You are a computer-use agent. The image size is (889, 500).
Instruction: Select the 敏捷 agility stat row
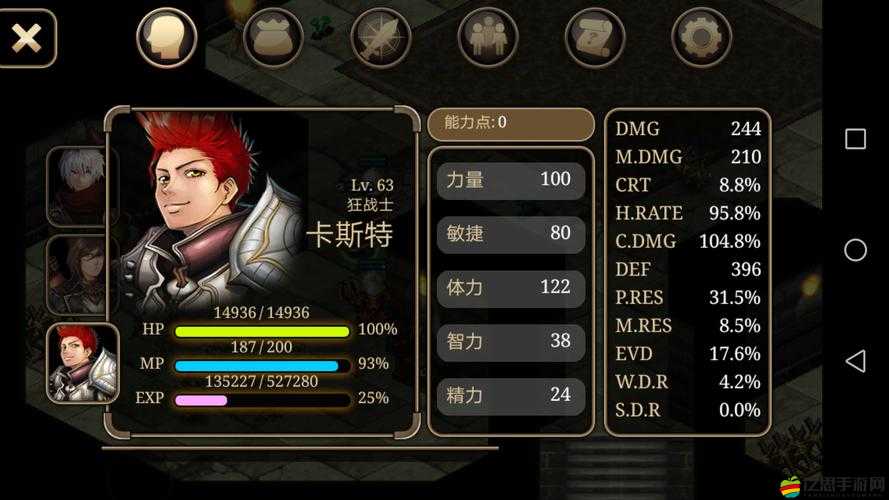click(x=510, y=234)
